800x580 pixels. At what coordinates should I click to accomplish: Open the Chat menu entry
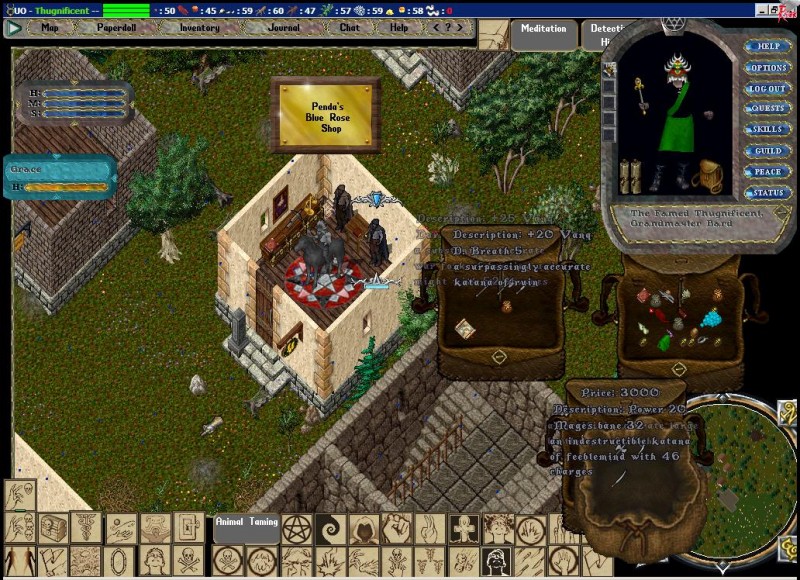[x=349, y=28]
